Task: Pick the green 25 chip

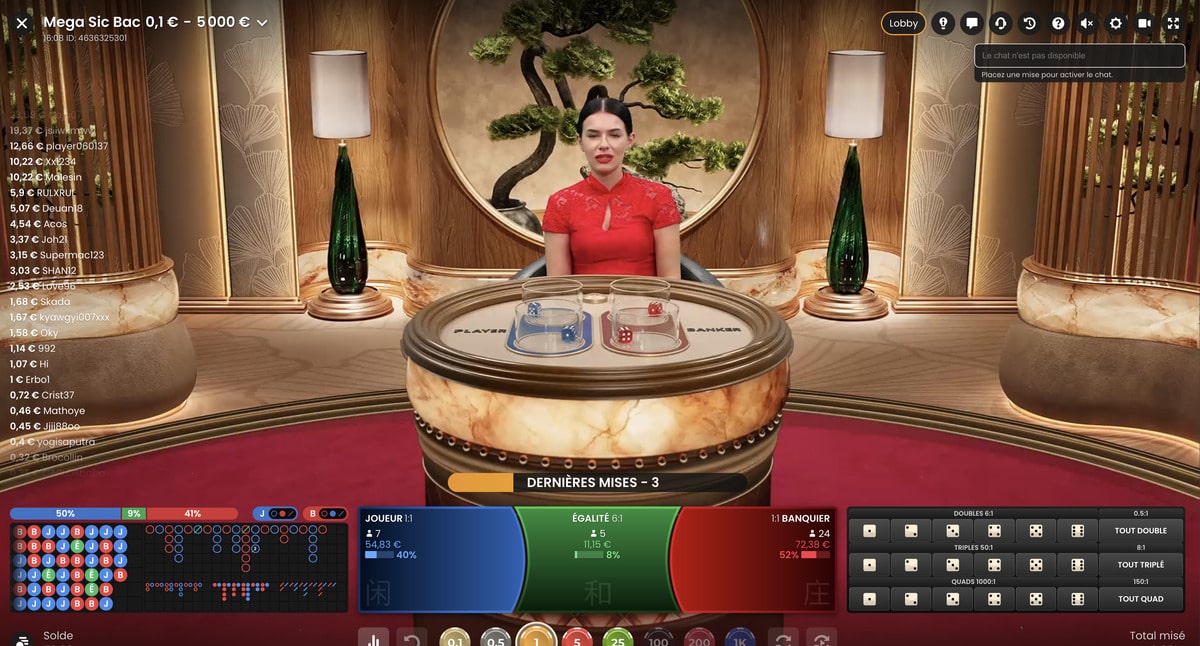Action: 618,639
